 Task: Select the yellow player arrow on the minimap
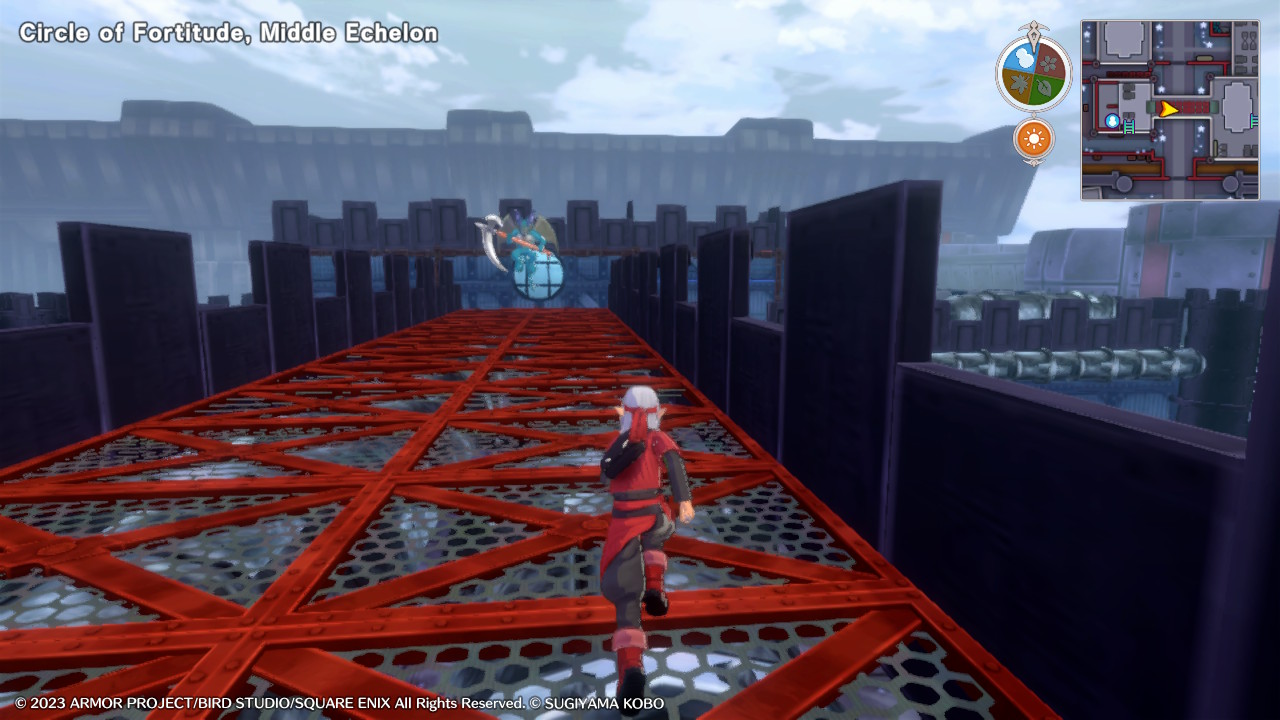[1168, 109]
